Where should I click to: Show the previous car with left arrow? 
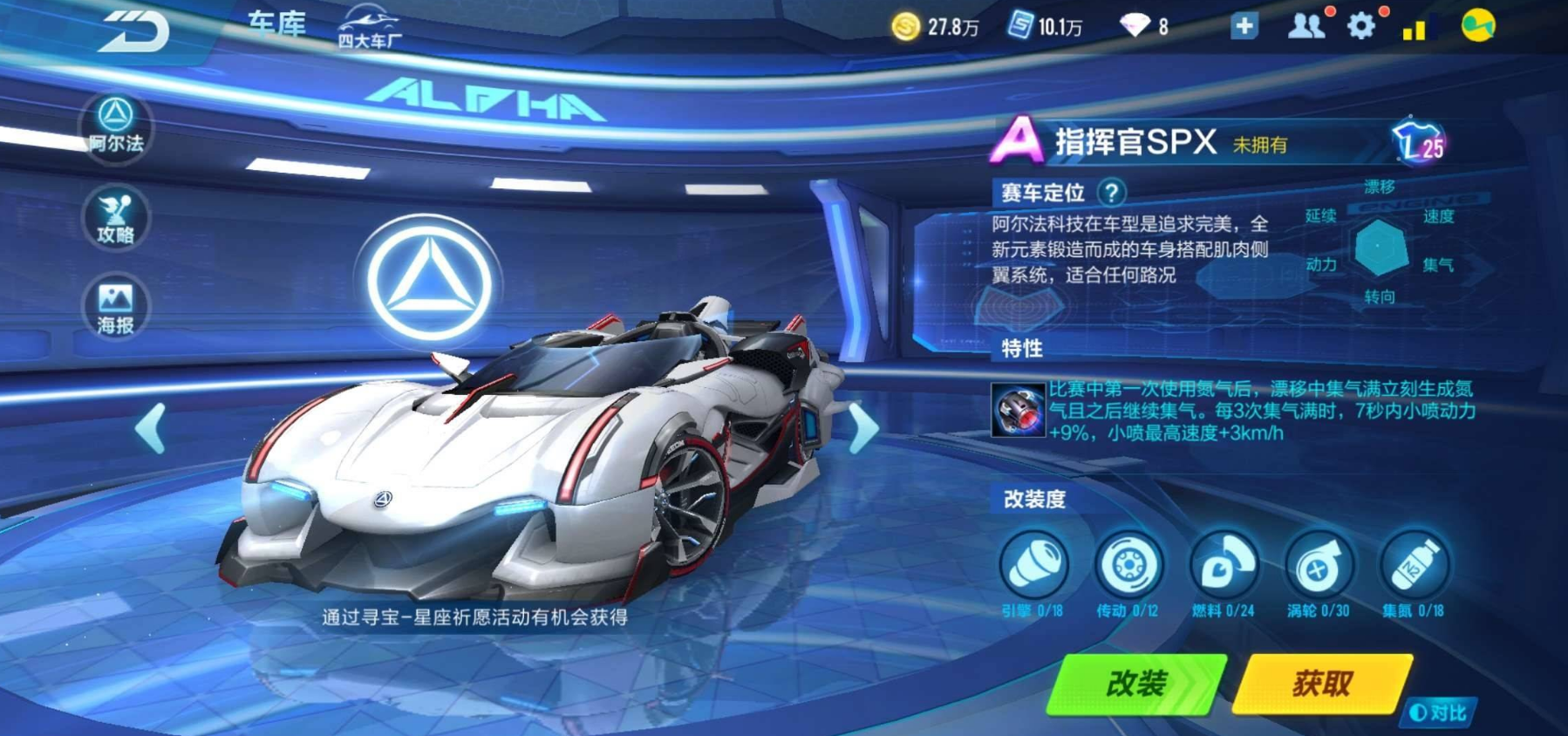click(x=152, y=428)
